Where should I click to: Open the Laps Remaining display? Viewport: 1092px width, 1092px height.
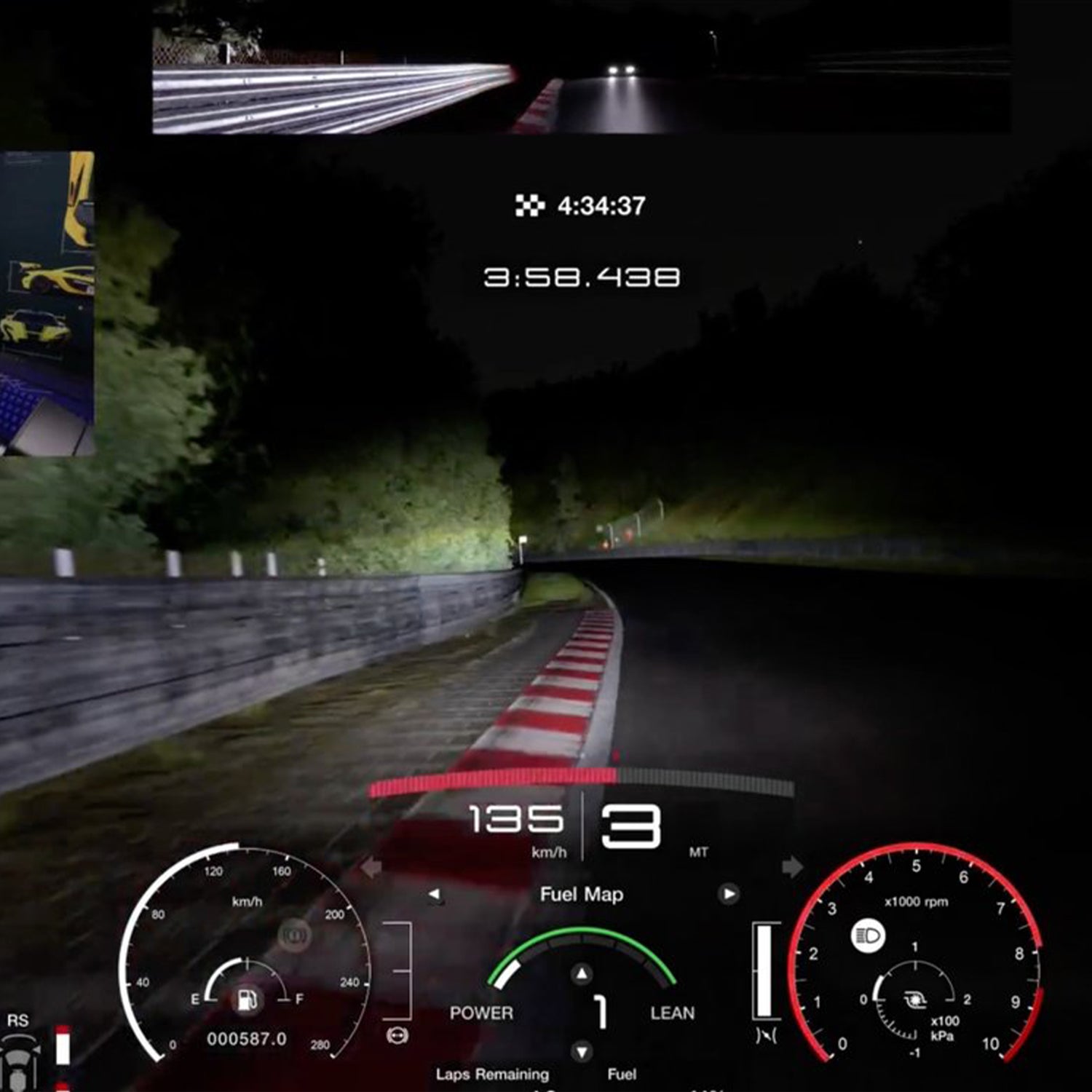point(491,1072)
